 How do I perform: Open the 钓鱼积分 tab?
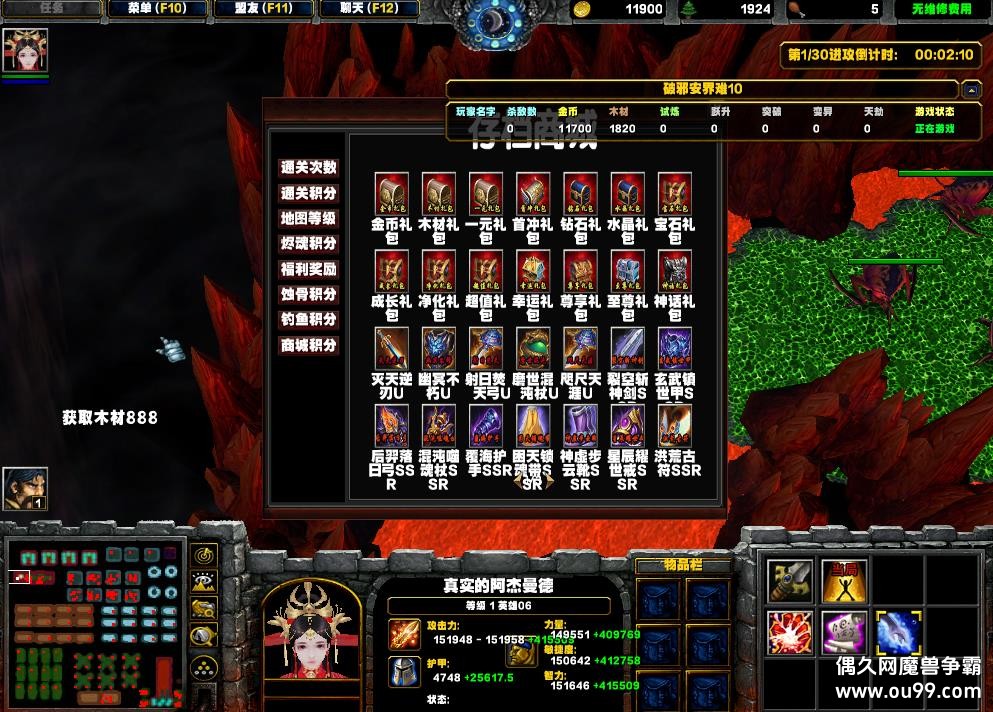click(308, 320)
